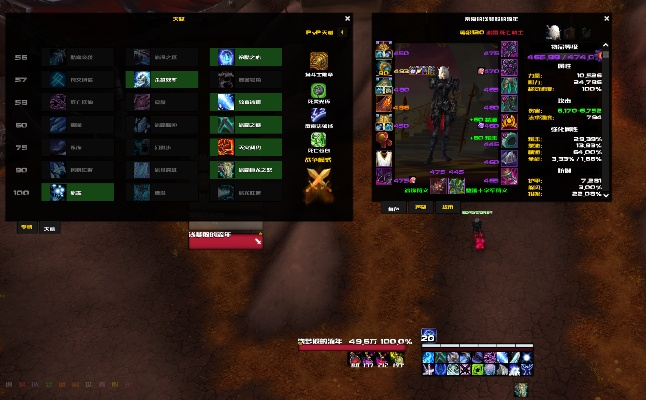Screen dimensions: 646x400
Task: Switch to the Talents tab below the talent window
Action: 48,228
